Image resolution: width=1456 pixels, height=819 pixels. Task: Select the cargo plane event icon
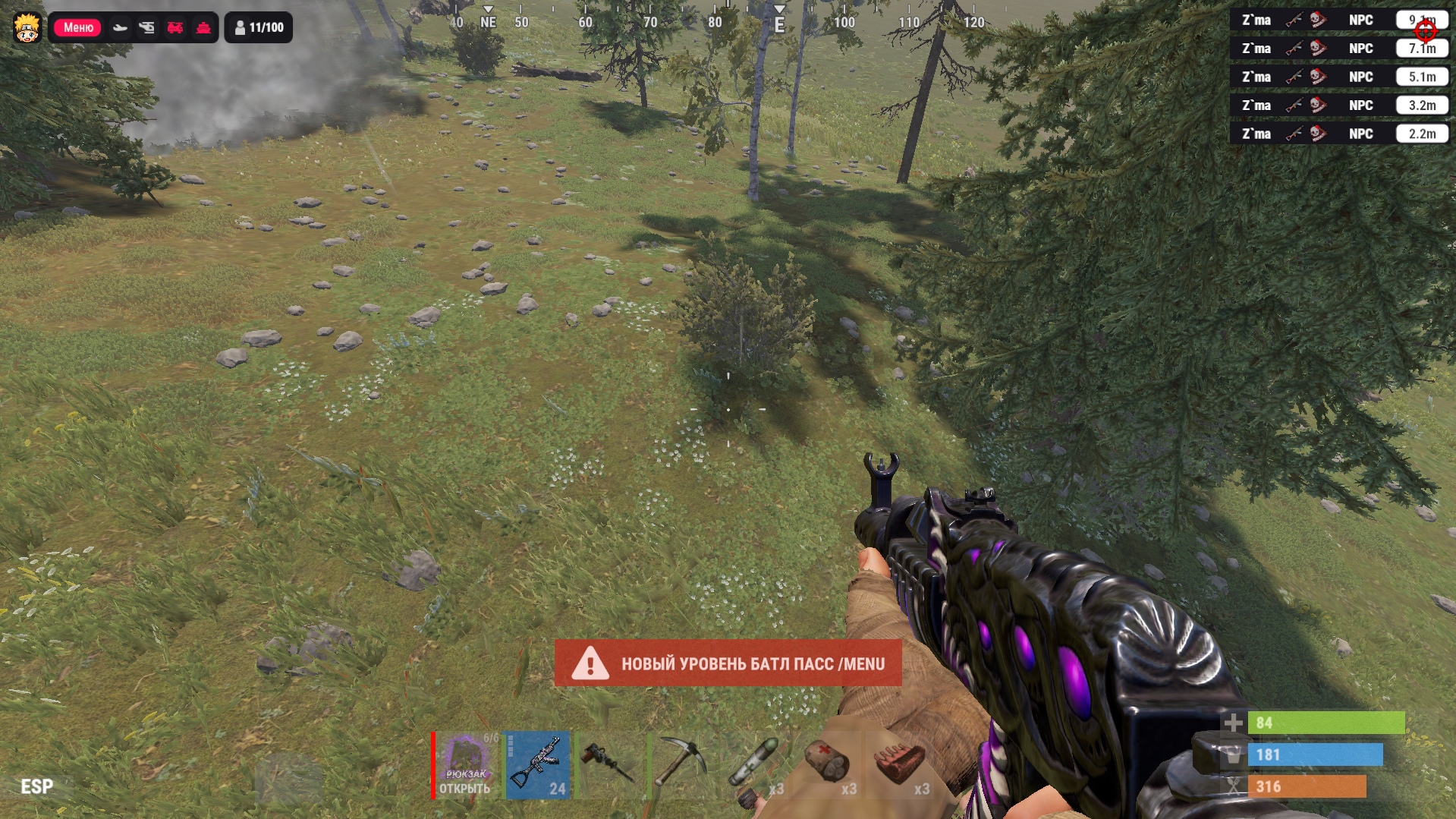click(120, 28)
